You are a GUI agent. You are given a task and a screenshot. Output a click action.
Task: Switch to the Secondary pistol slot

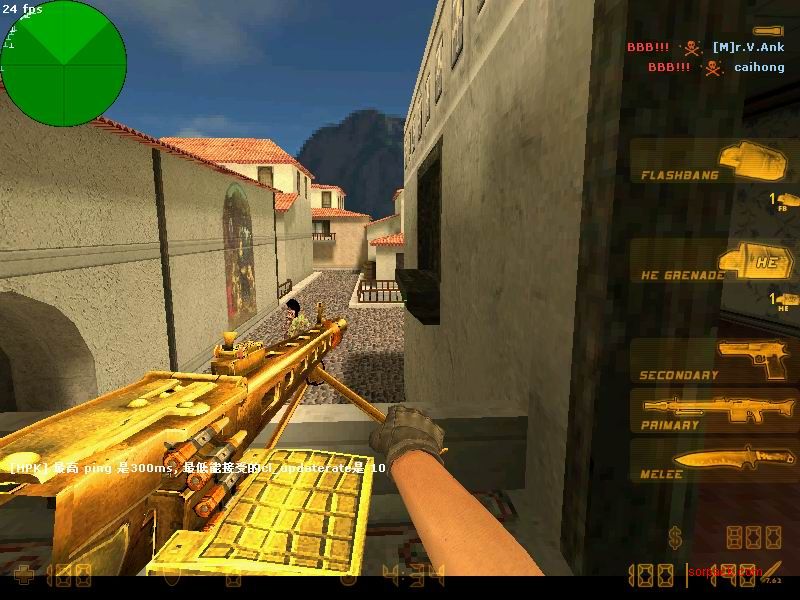click(714, 362)
